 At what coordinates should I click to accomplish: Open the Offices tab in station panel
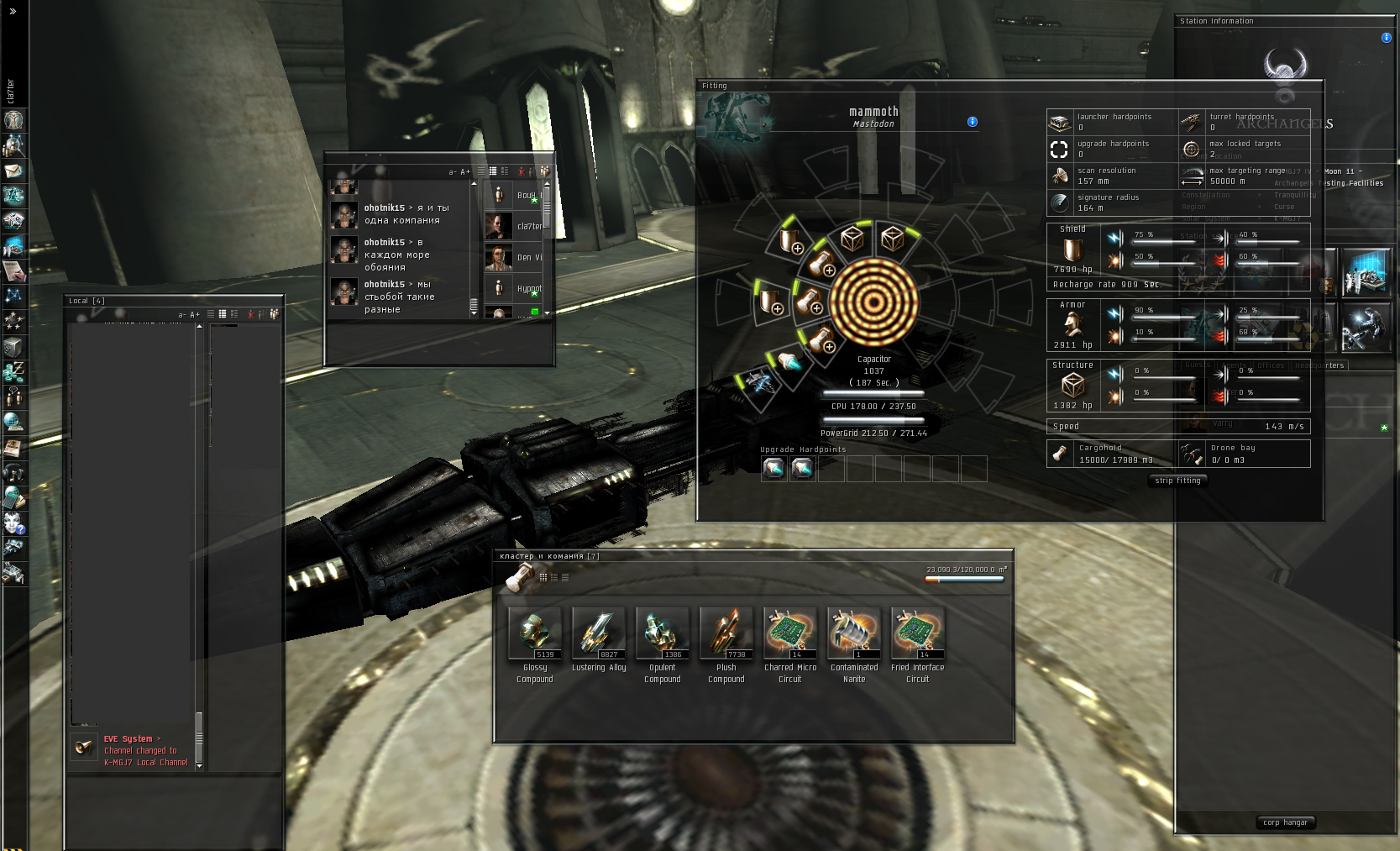tap(1270, 365)
